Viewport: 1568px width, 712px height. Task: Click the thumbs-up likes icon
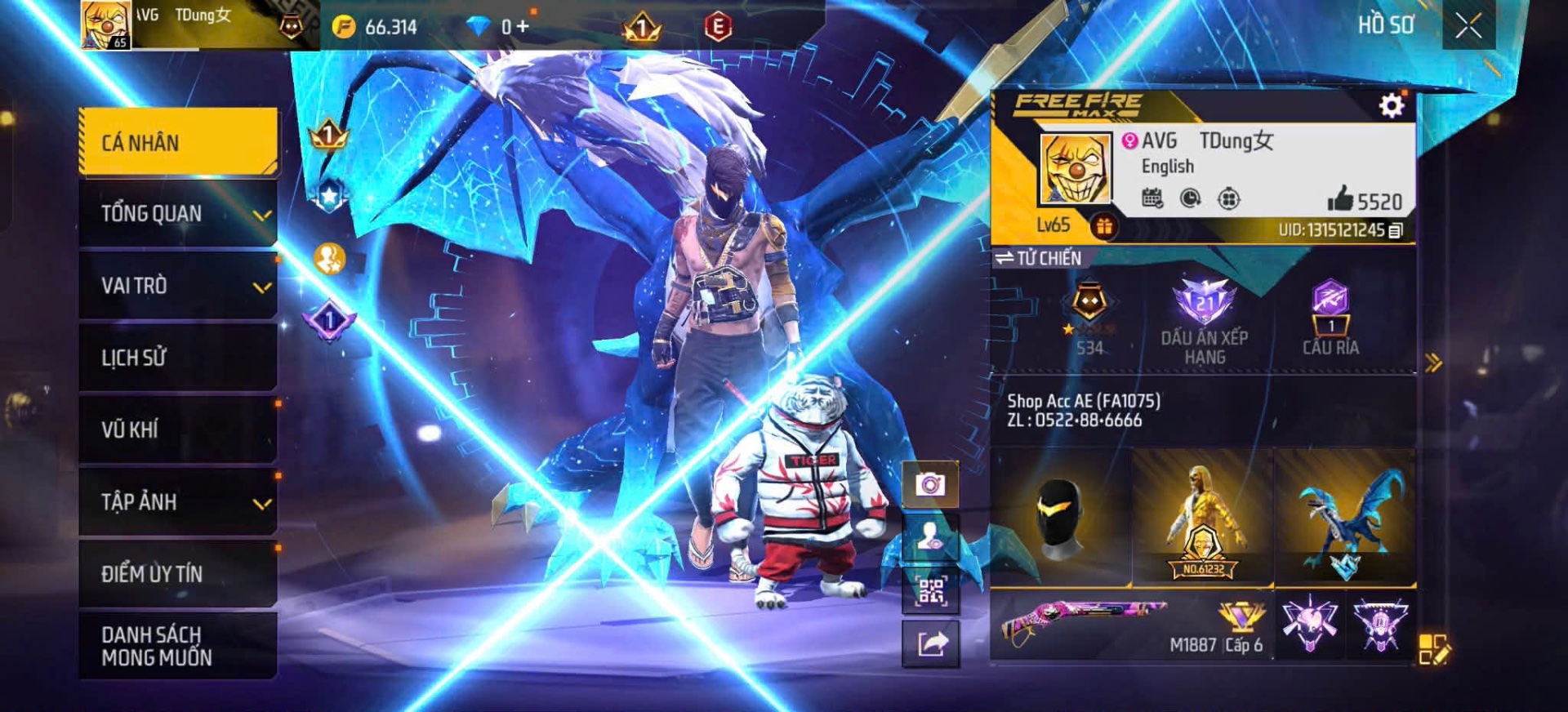(1340, 198)
